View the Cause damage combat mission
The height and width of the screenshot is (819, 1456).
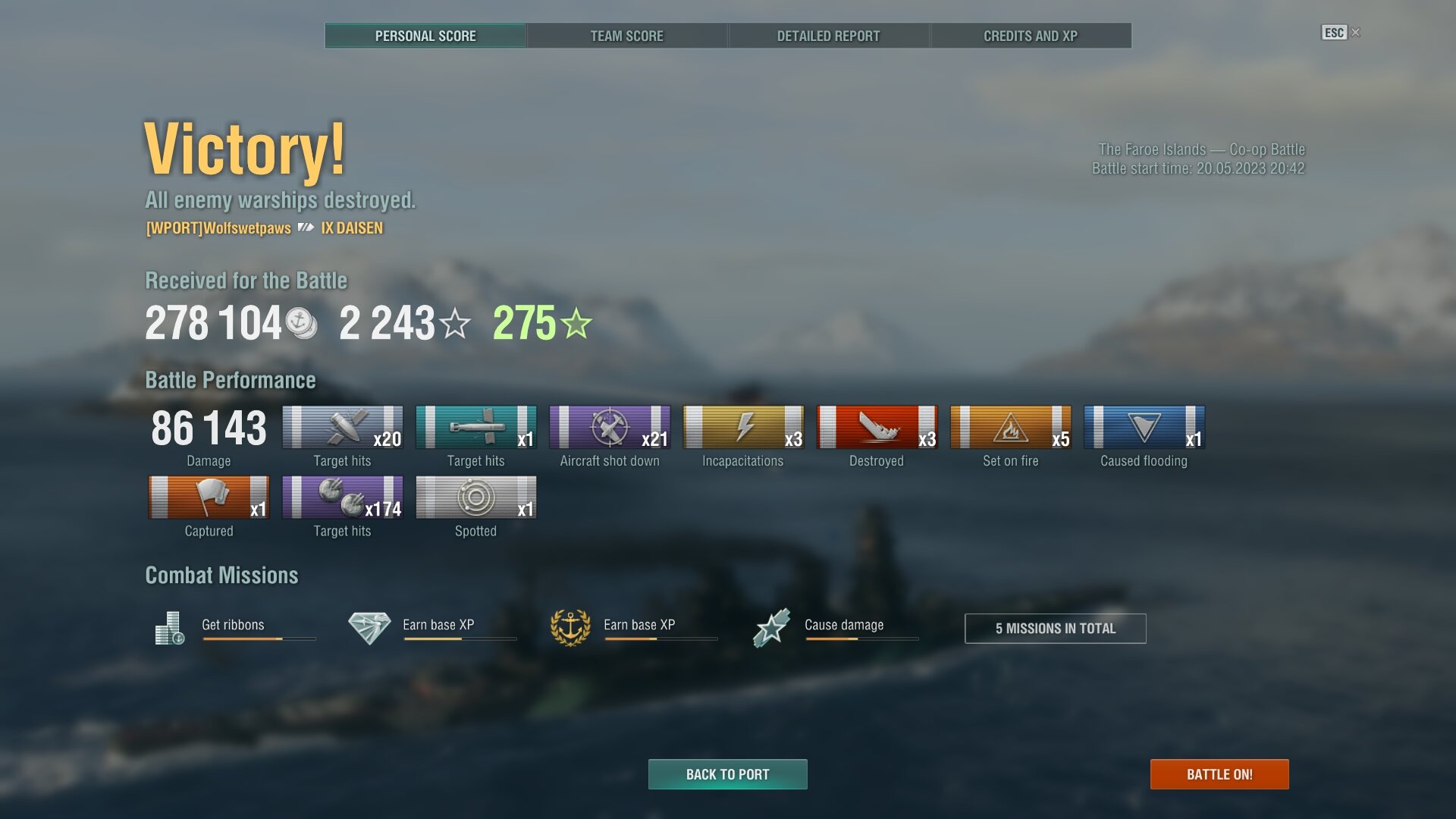[843, 626]
